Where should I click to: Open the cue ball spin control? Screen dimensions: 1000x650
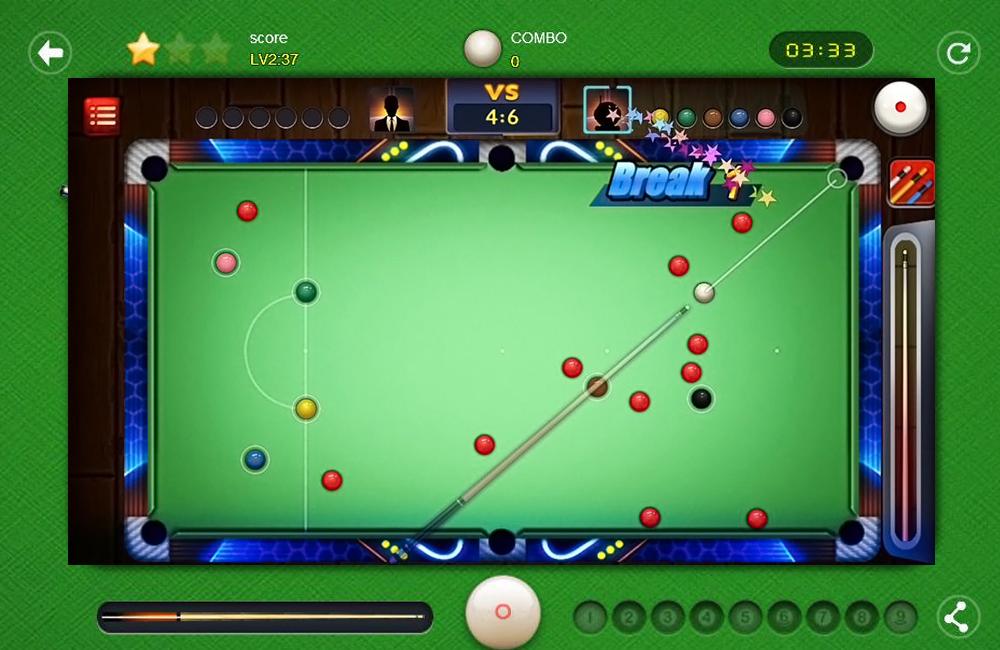(900, 107)
